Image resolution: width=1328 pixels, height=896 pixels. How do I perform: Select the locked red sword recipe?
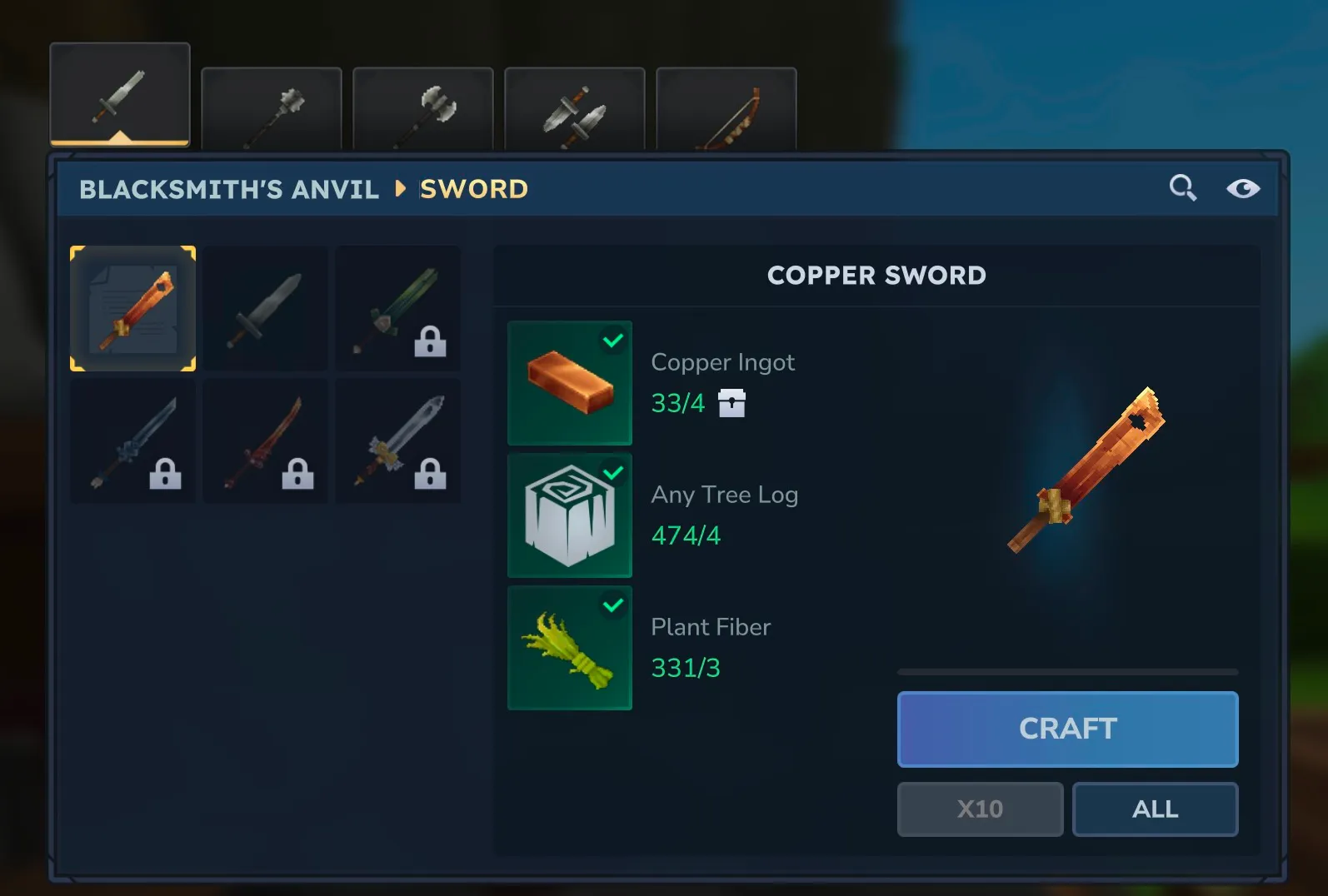click(x=266, y=441)
